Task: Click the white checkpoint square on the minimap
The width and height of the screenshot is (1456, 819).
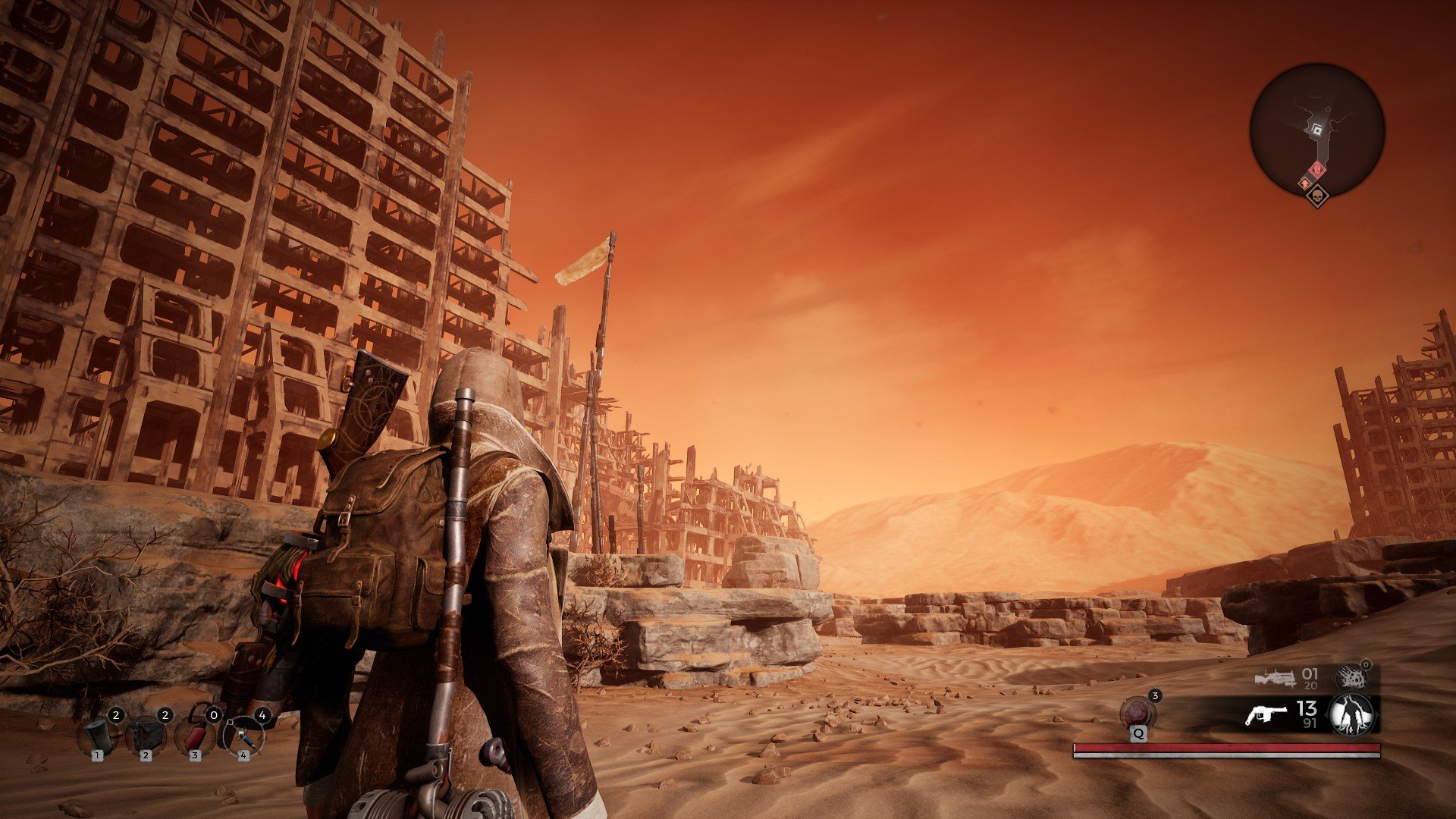Action: coord(1316,129)
